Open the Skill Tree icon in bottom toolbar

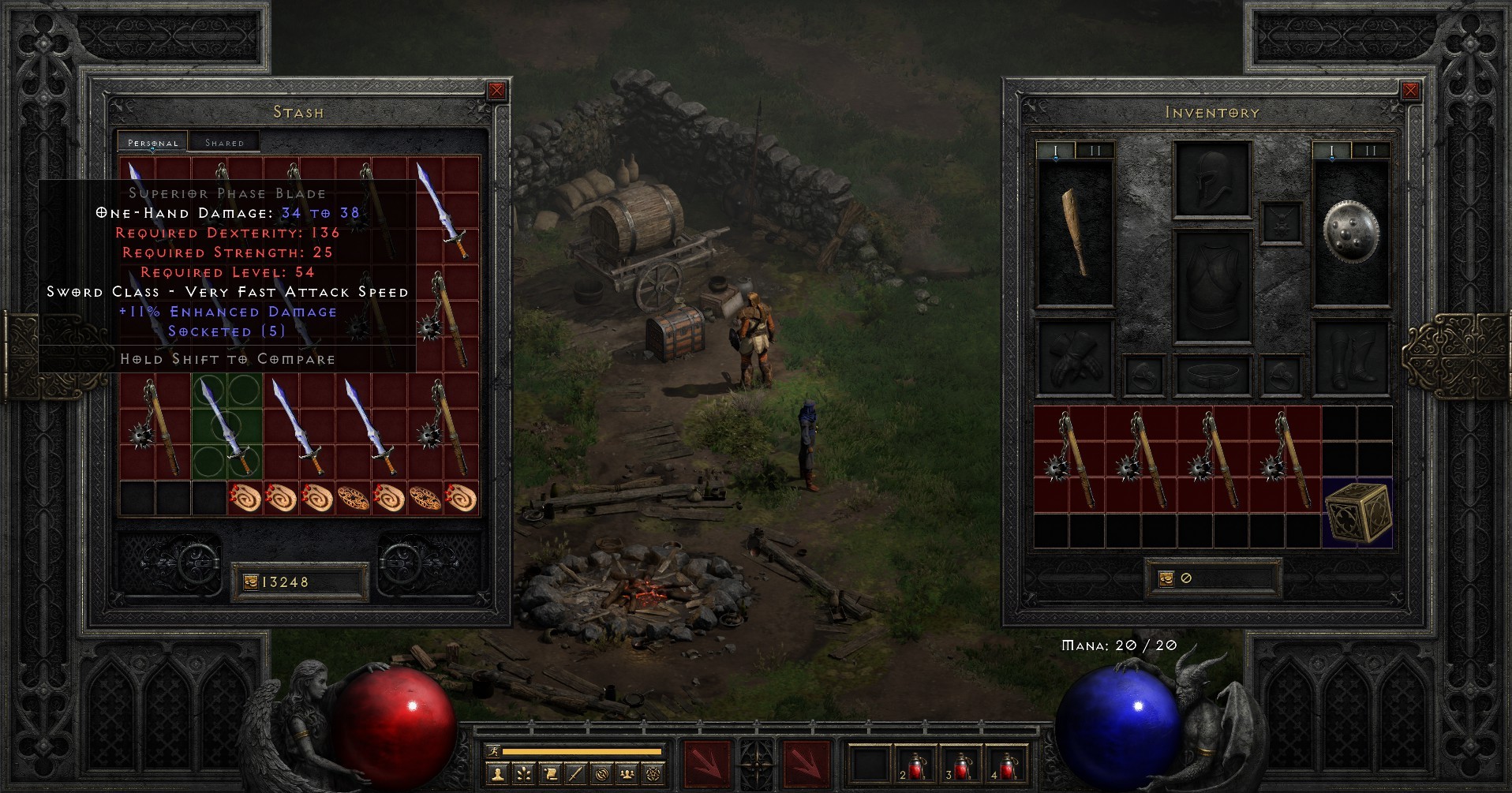(x=523, y=774)
